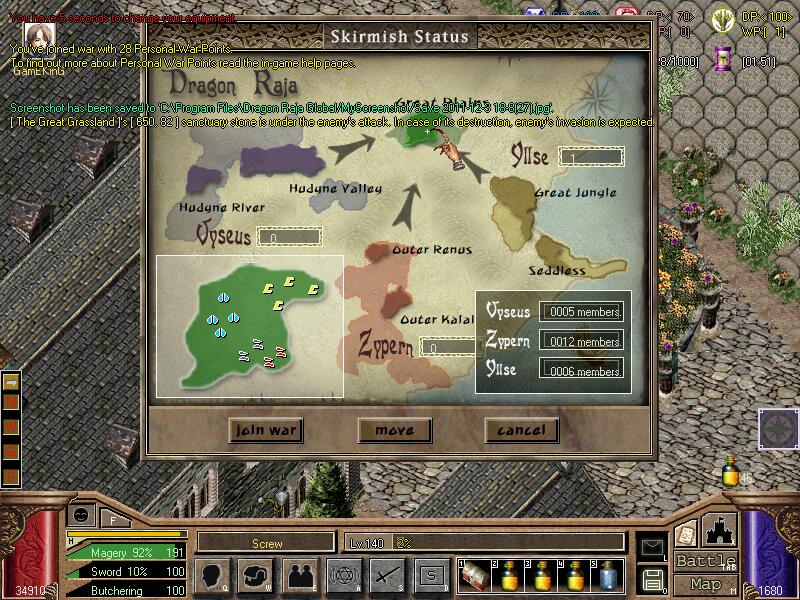This screenshot has height=600, width=800.
Task: Open the Map button on the HUD
Action: [x=705, y=584]
